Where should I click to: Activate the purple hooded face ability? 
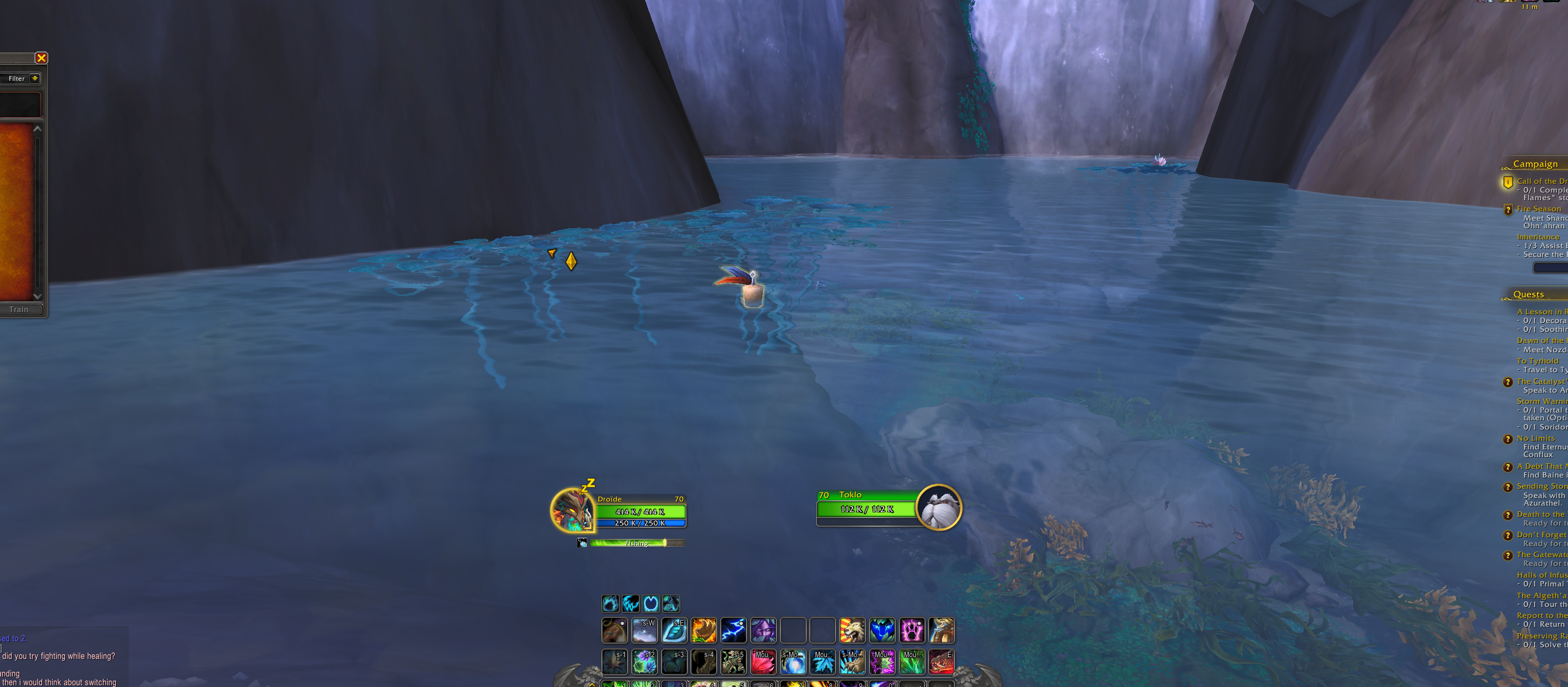point(764,630)
